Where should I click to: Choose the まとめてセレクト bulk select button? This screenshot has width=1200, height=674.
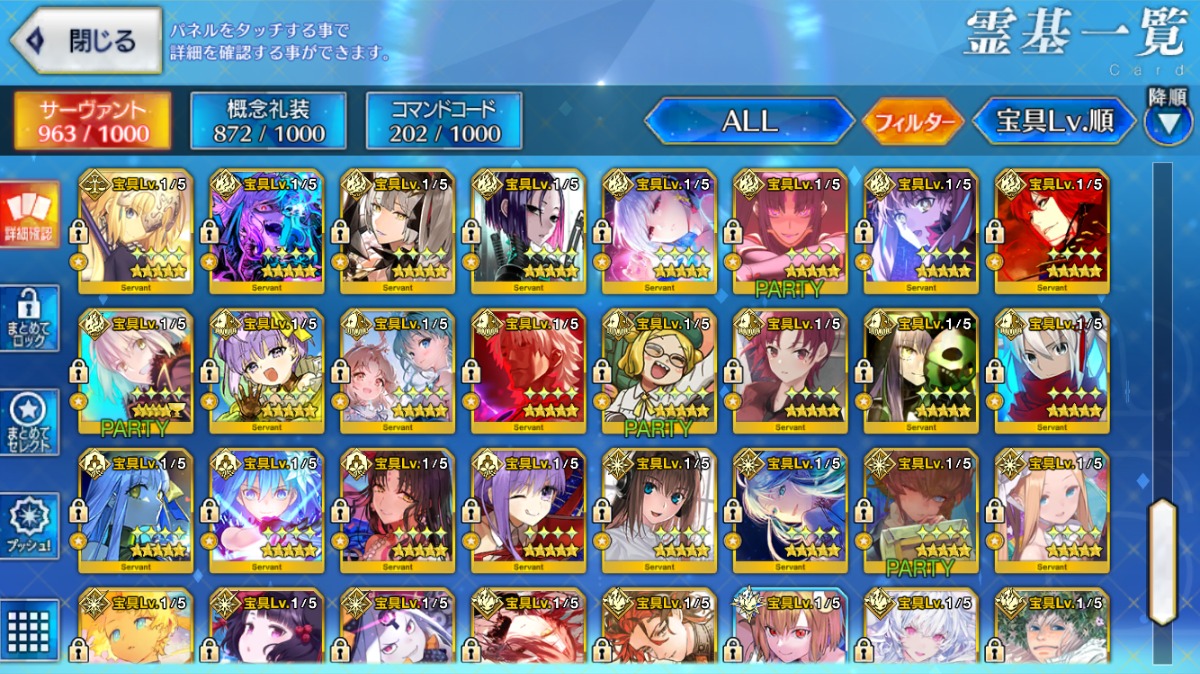(x=29, y=422)
